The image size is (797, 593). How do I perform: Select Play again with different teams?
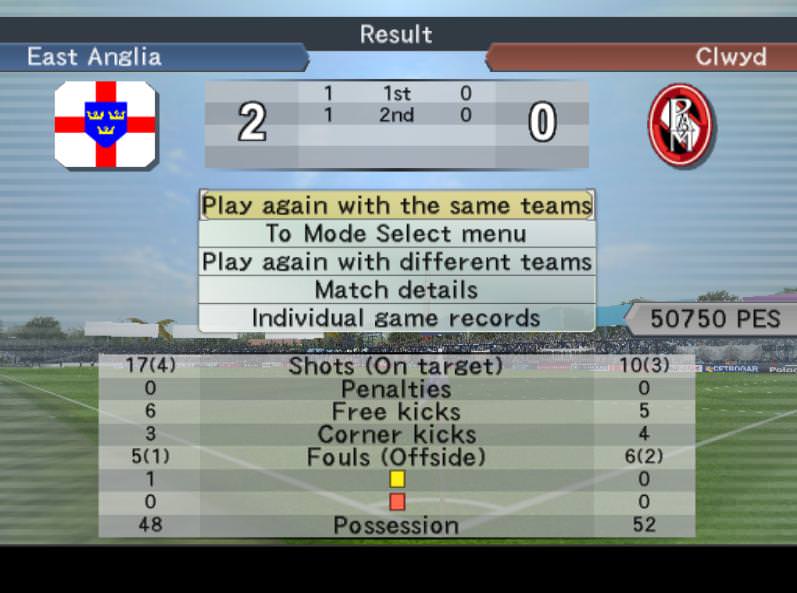click(397, 262)
